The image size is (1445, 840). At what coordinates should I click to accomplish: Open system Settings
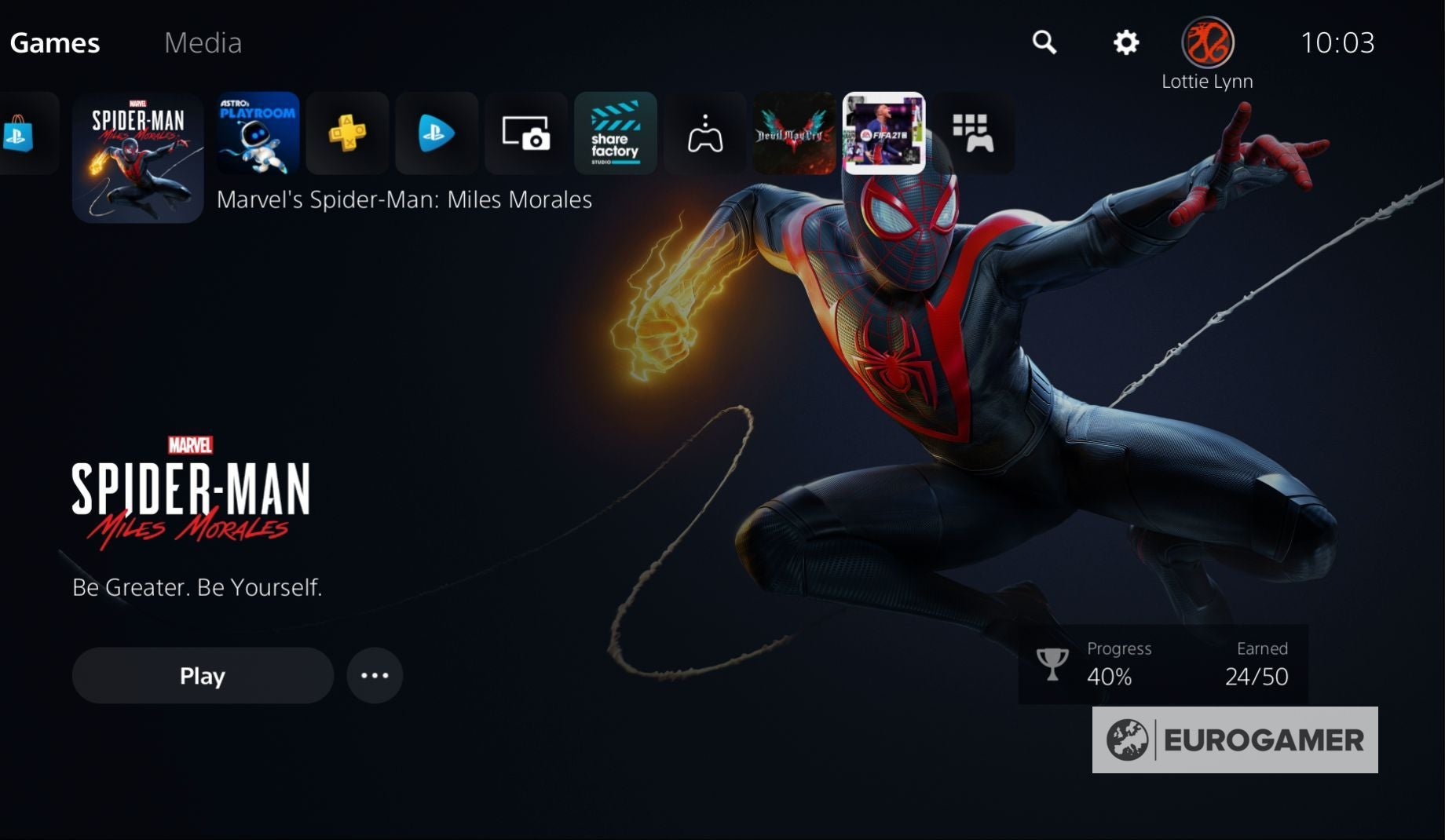coord(1126,43)
